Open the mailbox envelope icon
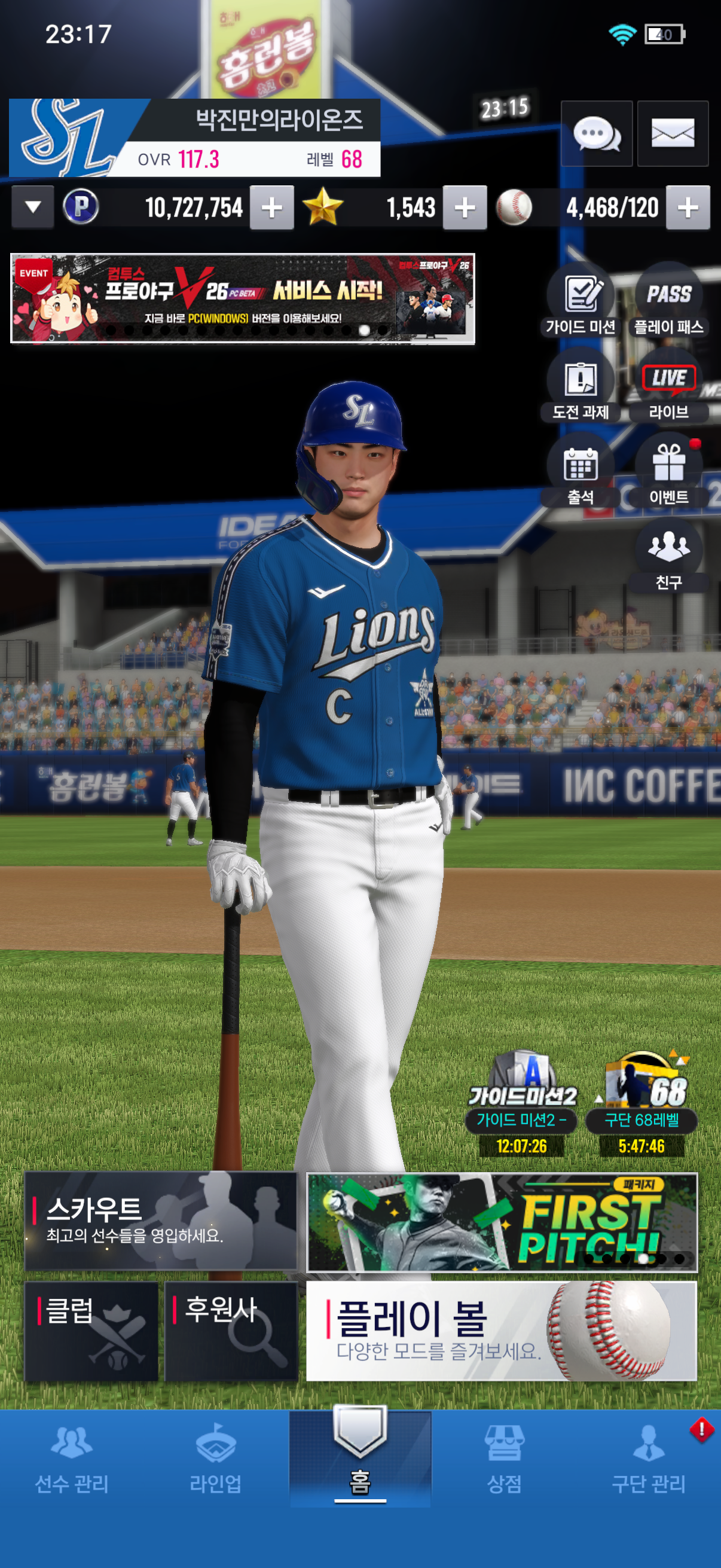 pyautogui.click(x=673, y=133)
